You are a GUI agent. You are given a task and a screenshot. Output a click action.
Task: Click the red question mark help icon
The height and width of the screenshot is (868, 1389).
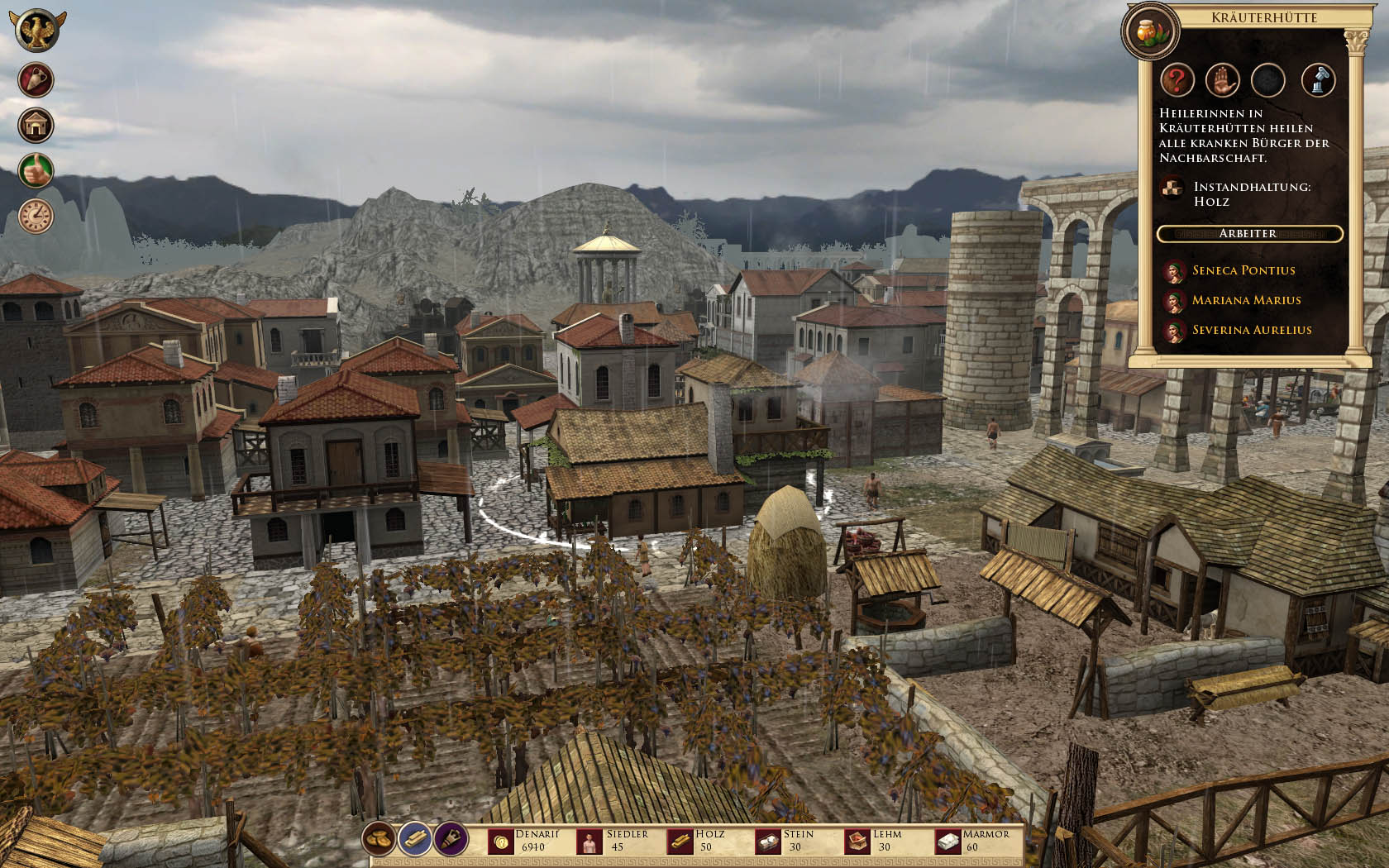click(1177, 80)
